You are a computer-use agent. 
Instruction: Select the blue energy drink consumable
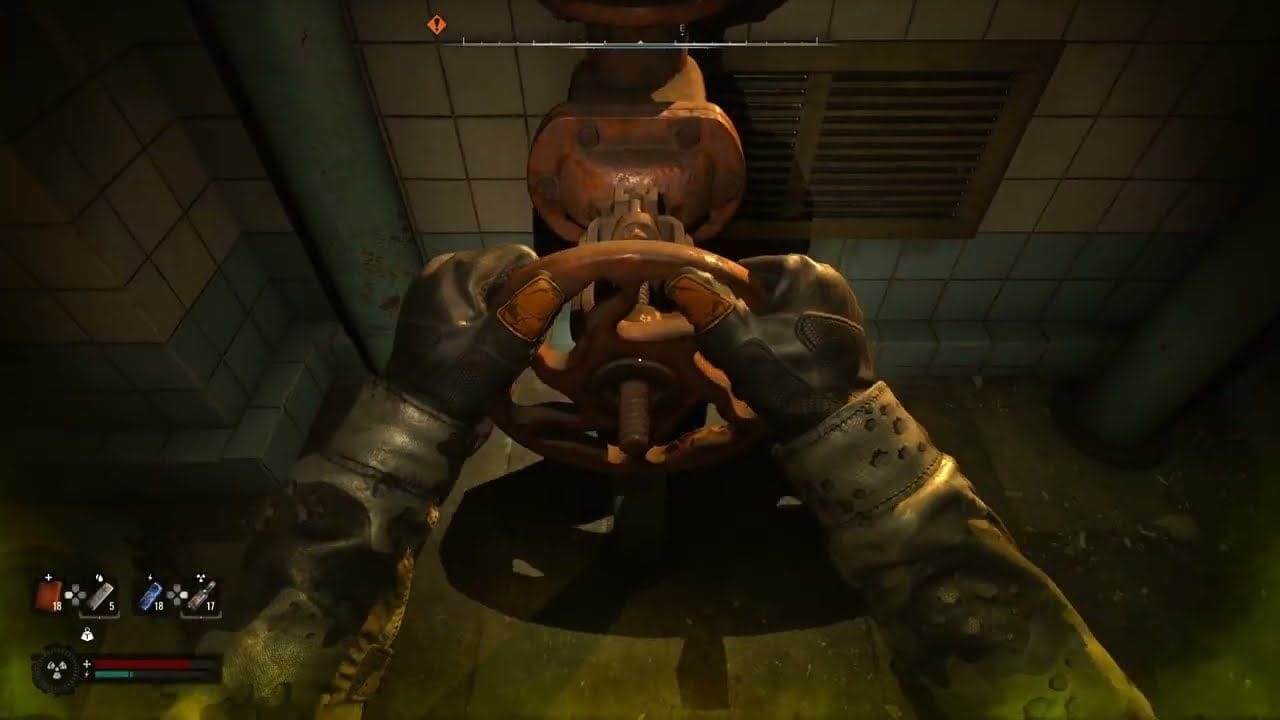151,597
